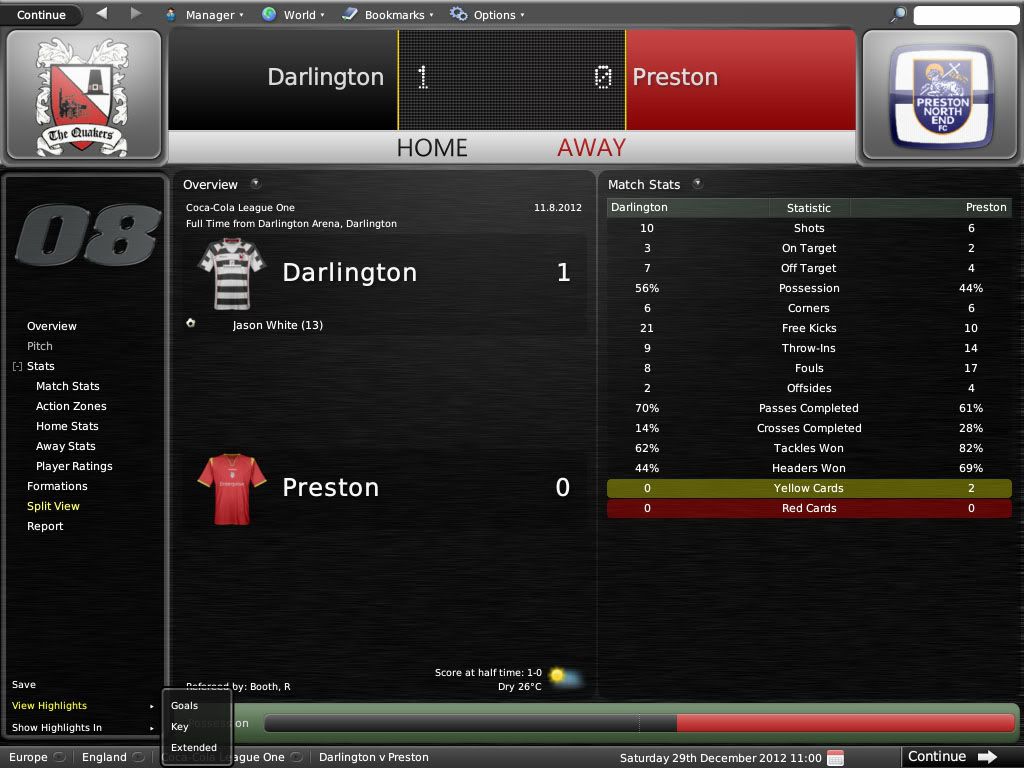Choose Goals from View Highlights popup
This screenshot has width=1024, height=768.
pos(184,706)
